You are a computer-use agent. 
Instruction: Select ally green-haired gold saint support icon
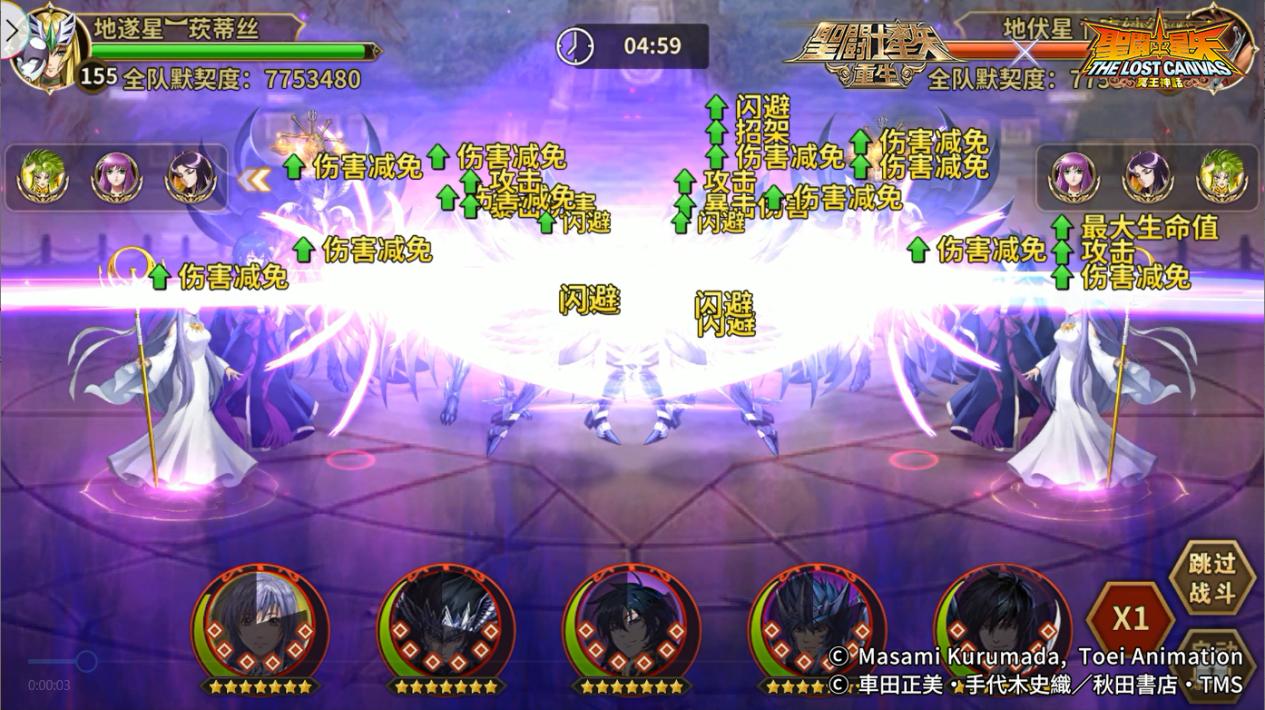42,177
